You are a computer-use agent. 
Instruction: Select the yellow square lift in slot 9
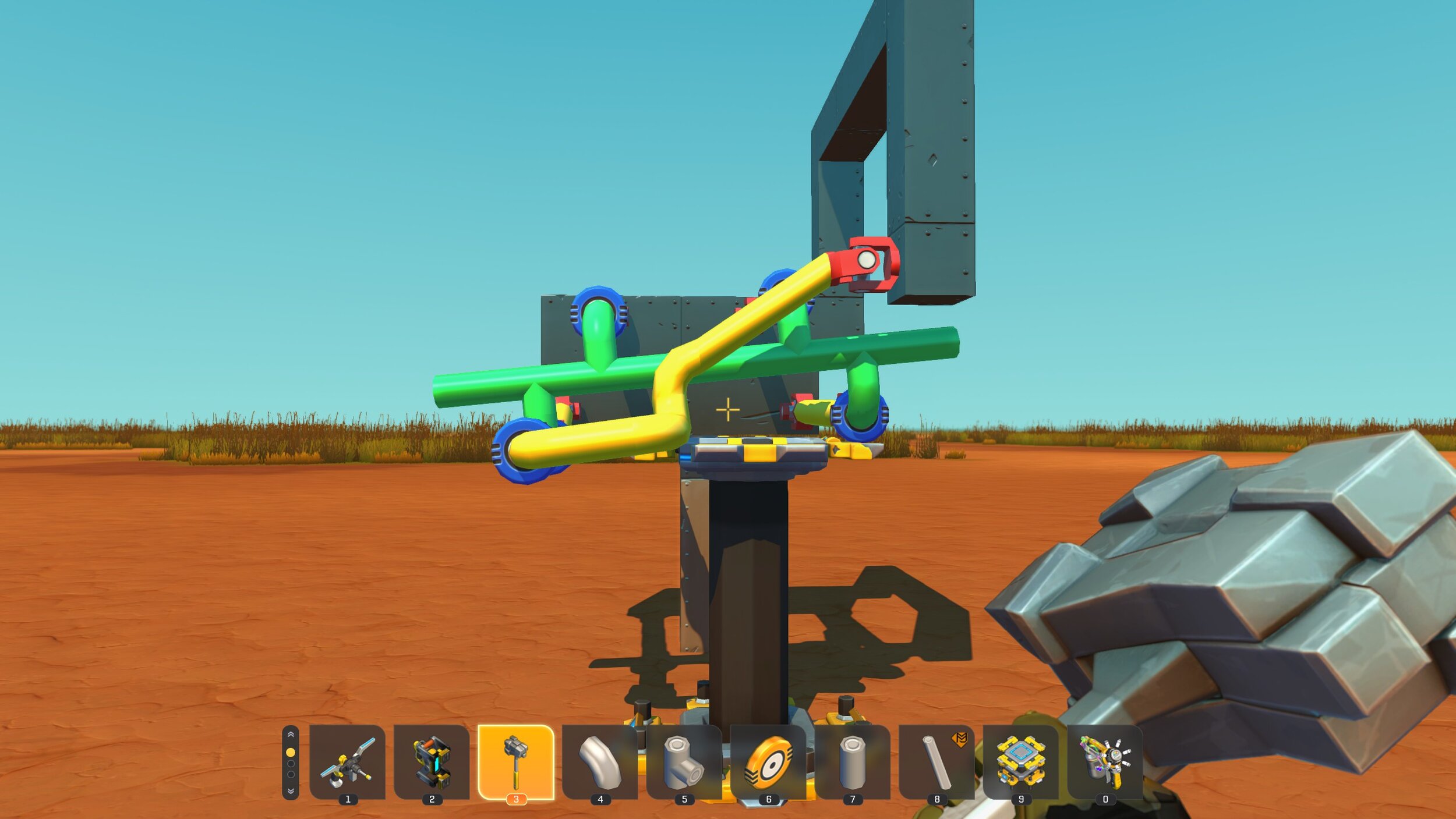1020,761
